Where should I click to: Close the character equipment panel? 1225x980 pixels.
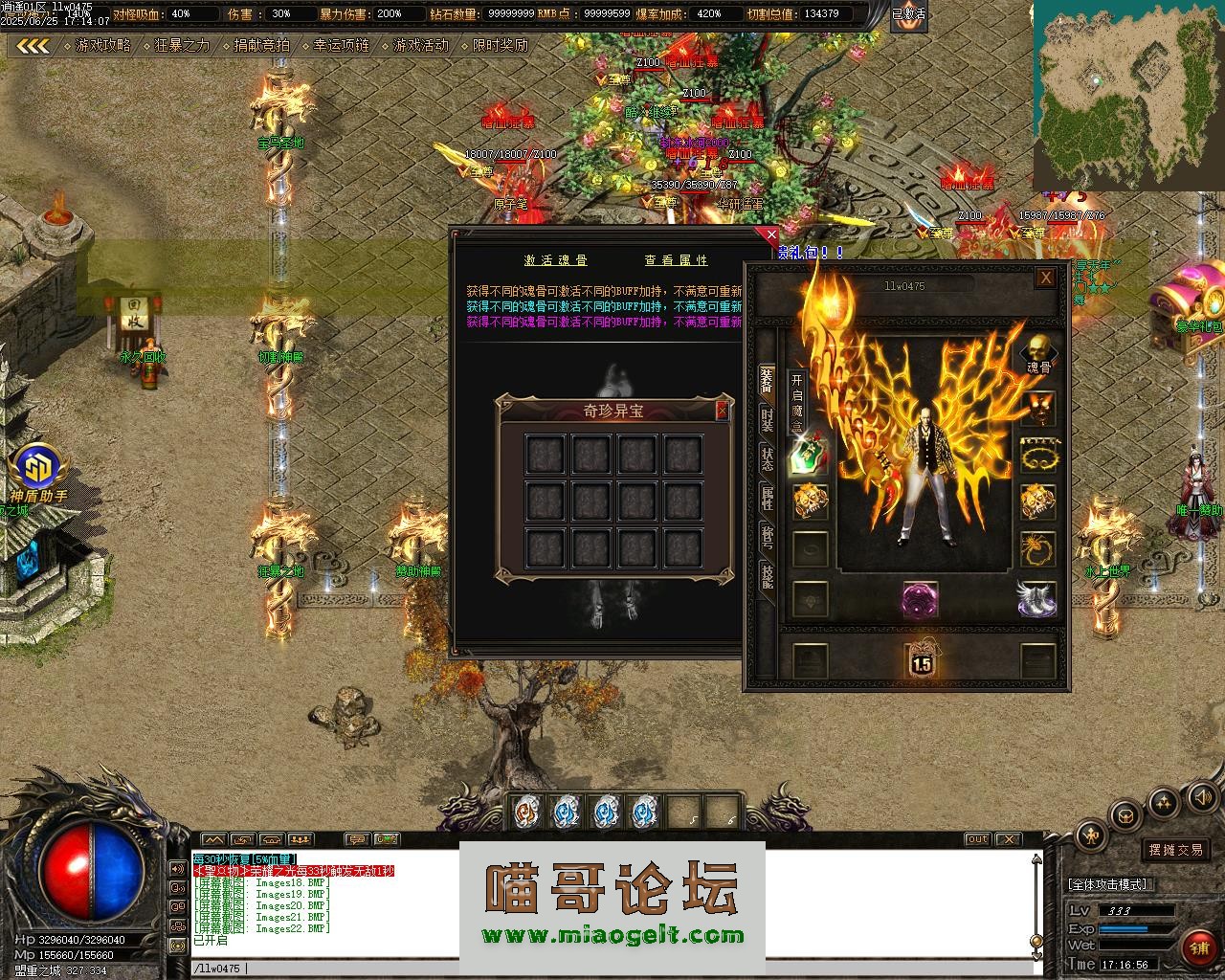coord(1046,278)
